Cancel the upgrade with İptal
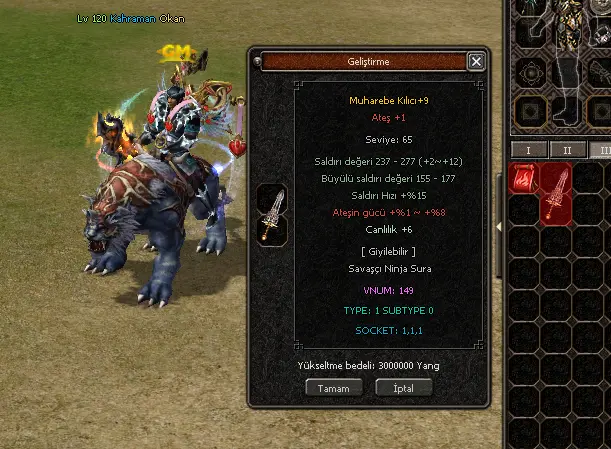This screenshot has height=449, width=611. pos(403,387)
